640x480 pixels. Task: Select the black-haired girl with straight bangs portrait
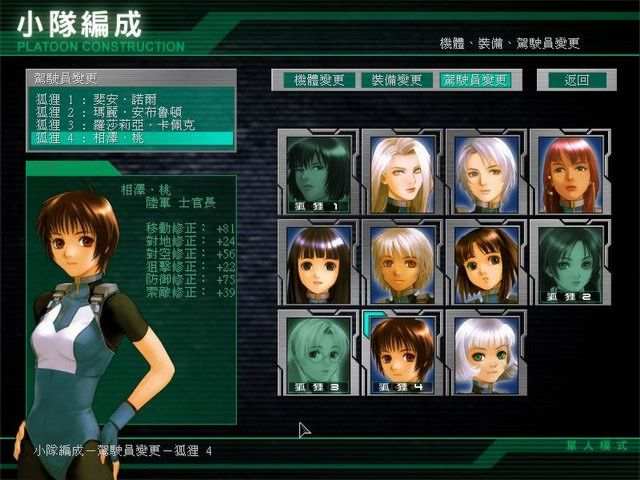(318, 263)
